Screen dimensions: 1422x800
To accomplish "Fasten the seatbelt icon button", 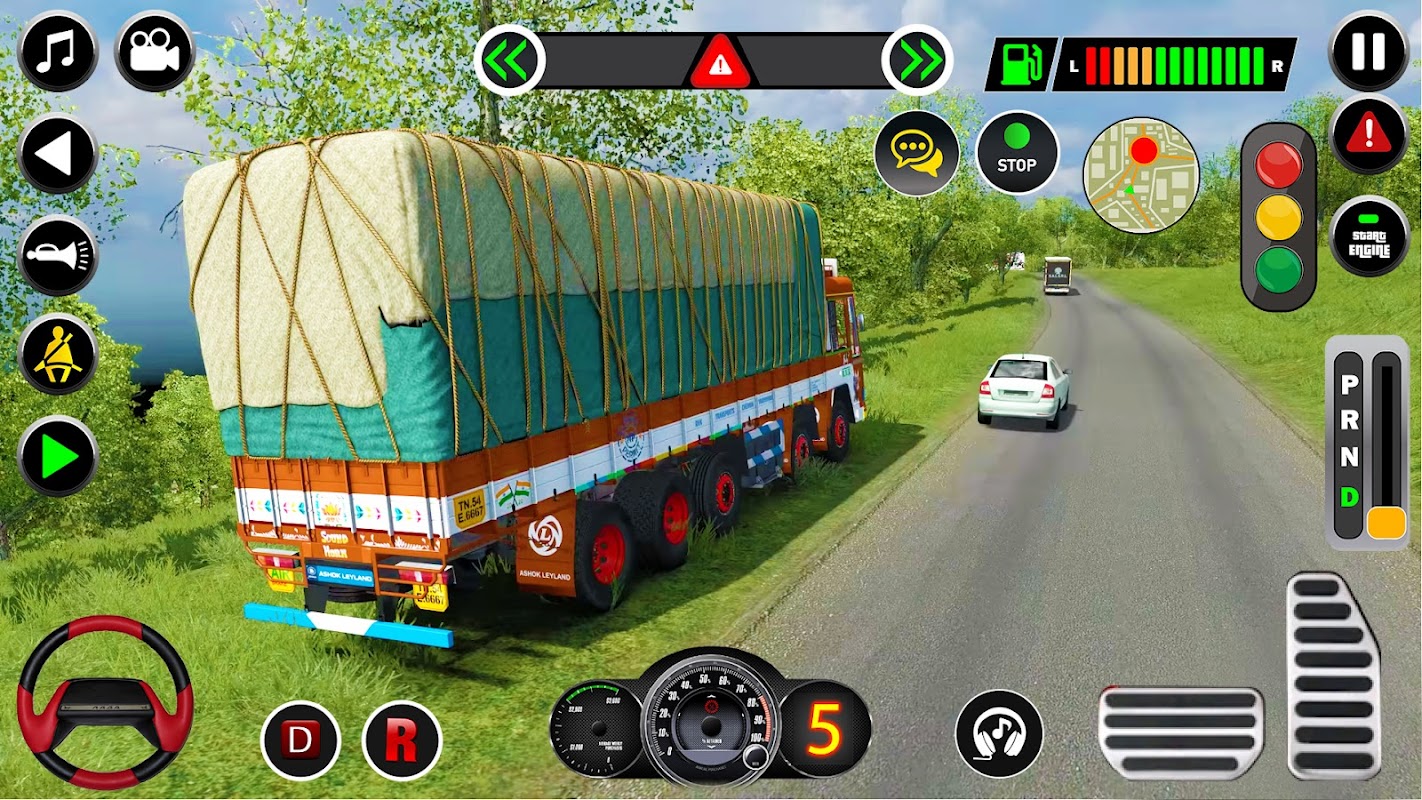I will point(57,355).
